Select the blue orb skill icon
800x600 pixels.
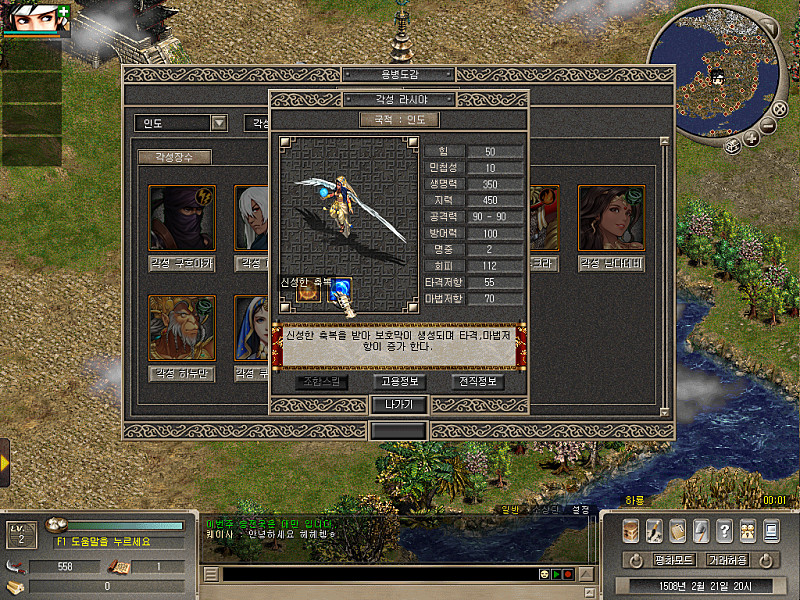(340, 290)
